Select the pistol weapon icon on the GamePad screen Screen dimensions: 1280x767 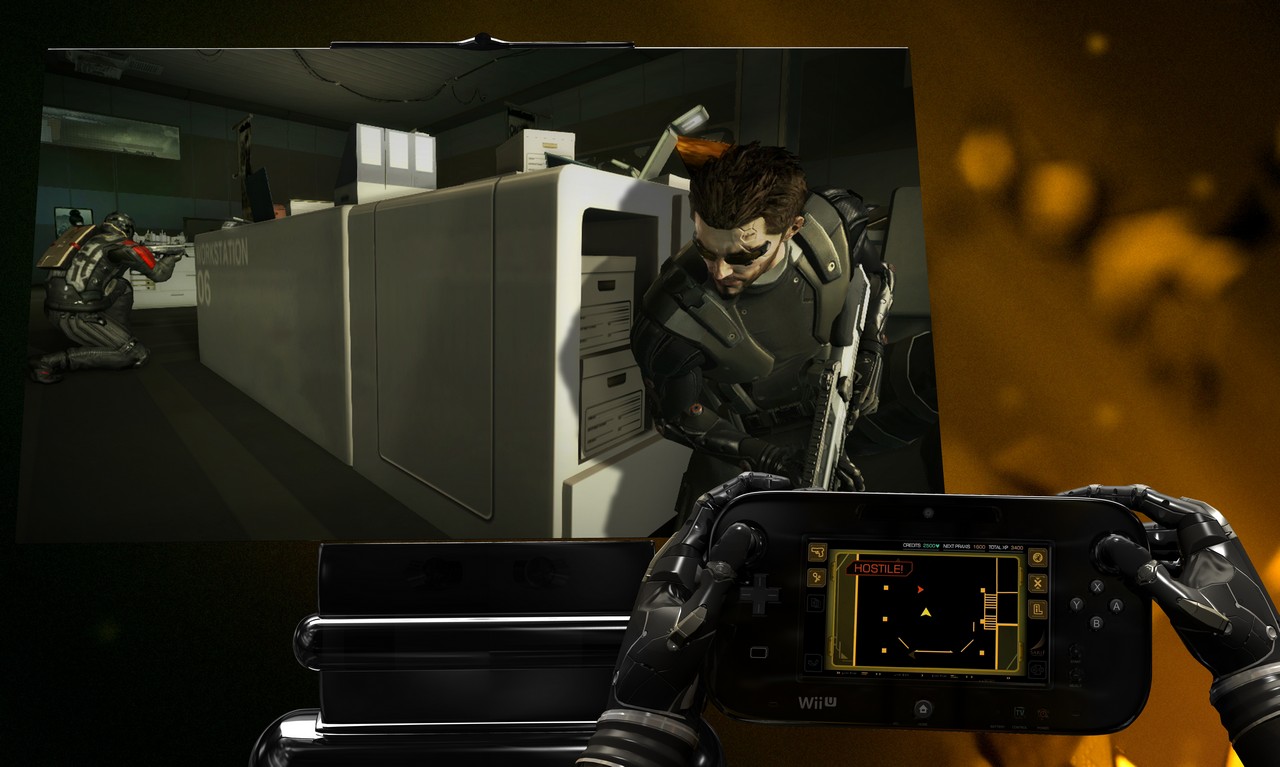click(818, 551)
